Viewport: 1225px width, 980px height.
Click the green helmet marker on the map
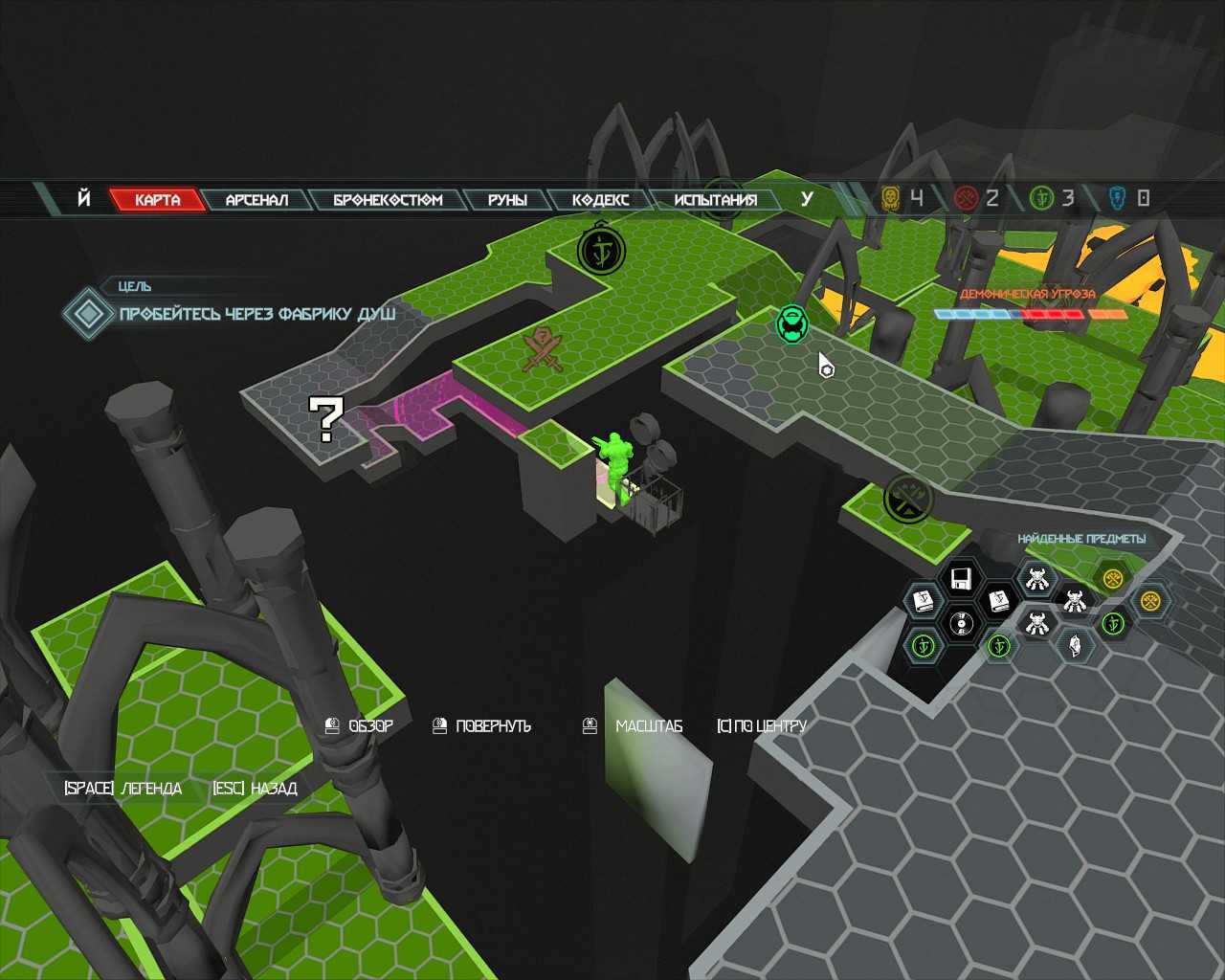pos(791,323)
